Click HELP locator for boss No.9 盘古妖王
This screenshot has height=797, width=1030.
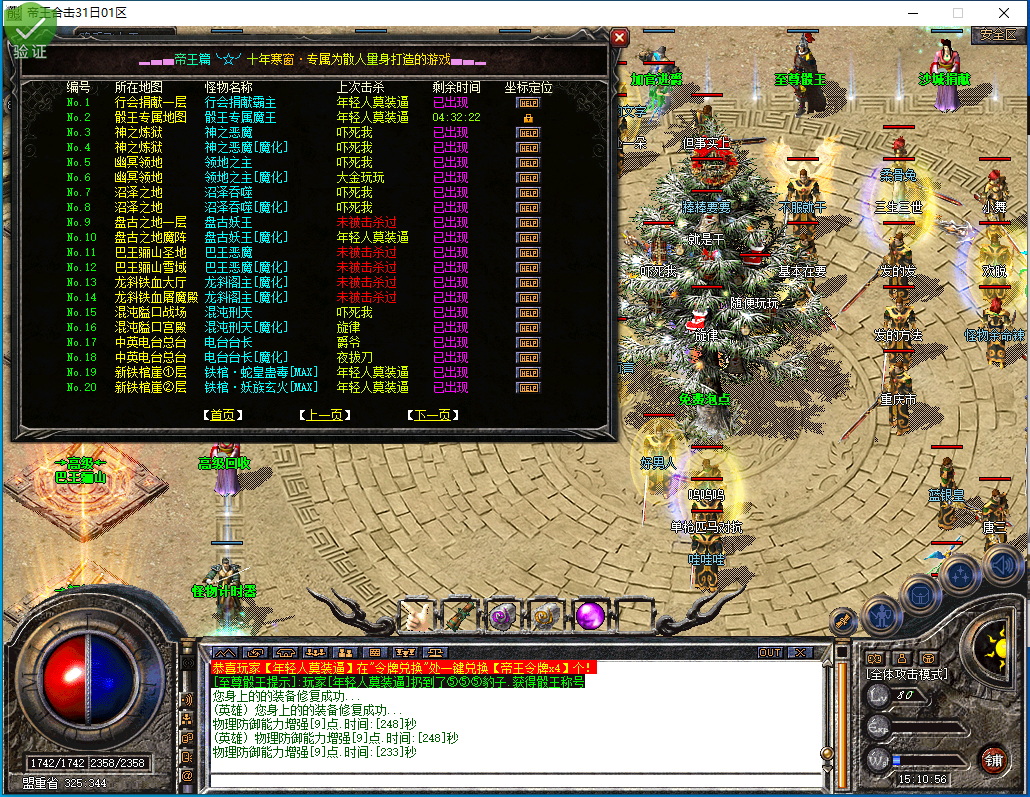[x=528, y=223]
